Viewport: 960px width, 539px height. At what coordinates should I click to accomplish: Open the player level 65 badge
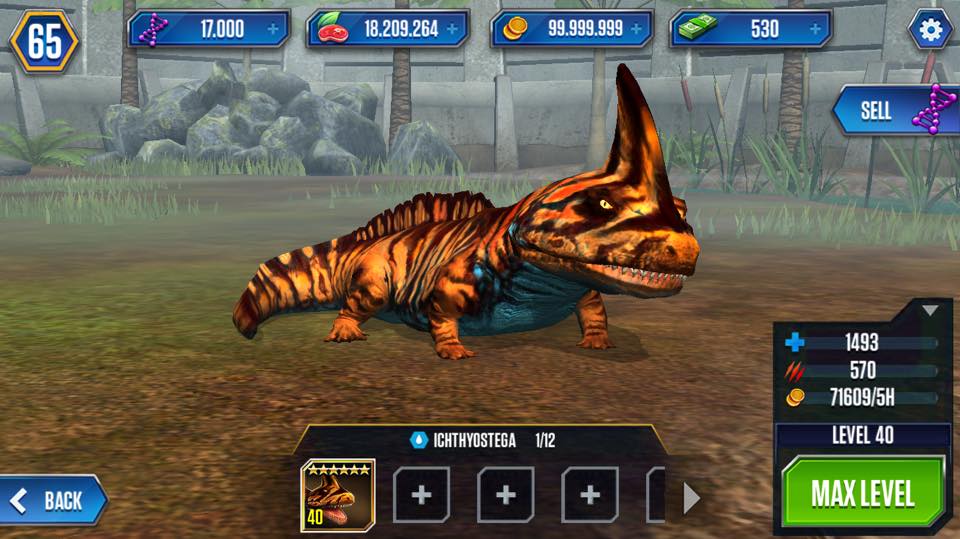[44, 41]
